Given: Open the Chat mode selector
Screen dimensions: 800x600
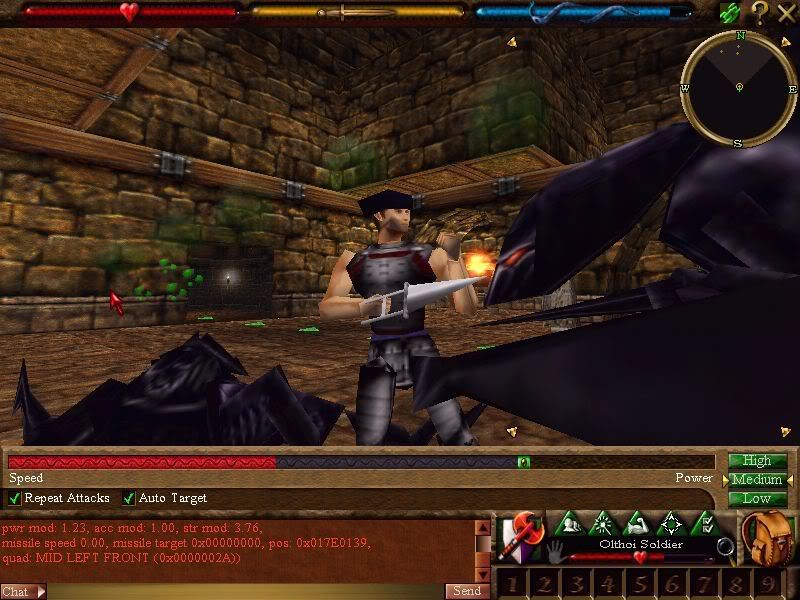Looking at the screenshot, I should tap(24, 591).
